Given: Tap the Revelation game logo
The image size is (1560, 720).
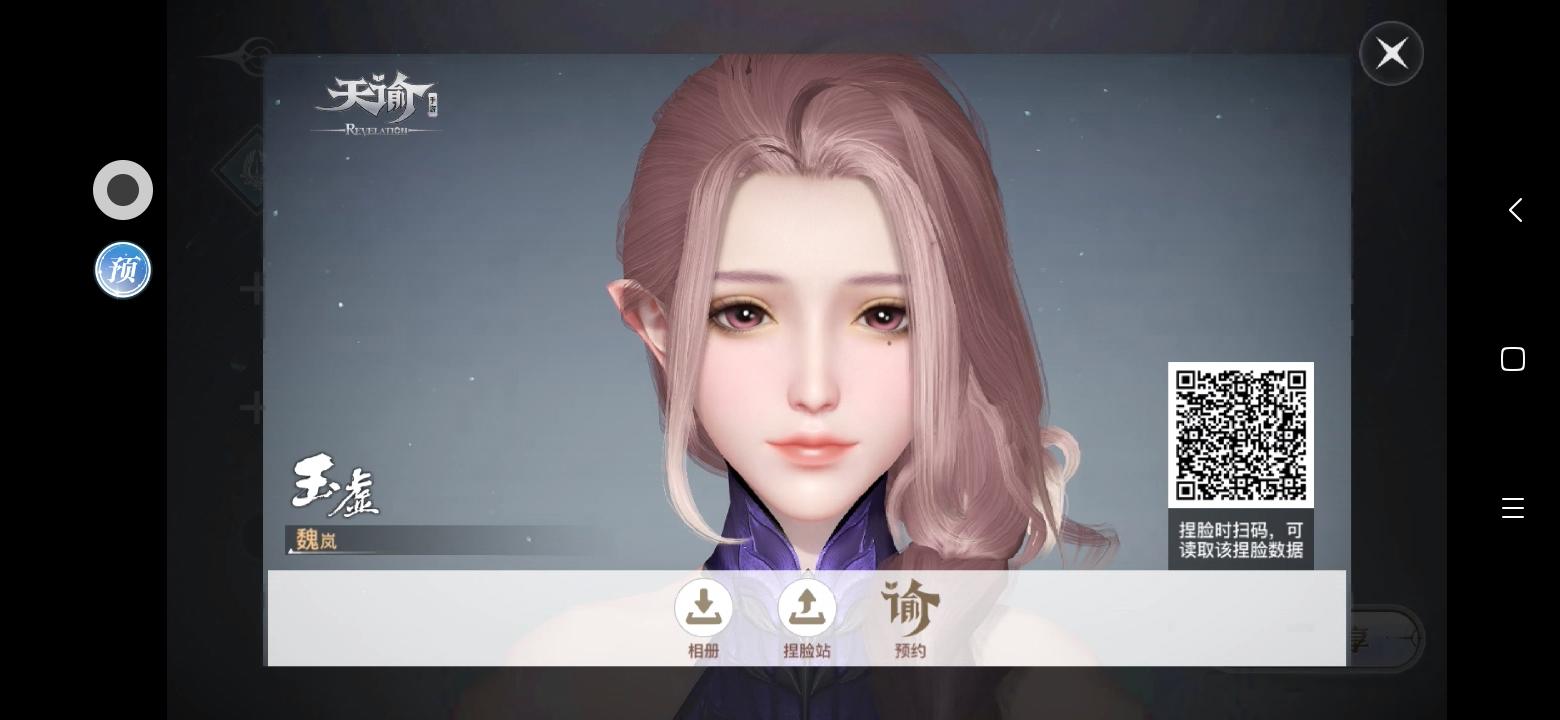Looking at the screenshot, I should [377, 100].
